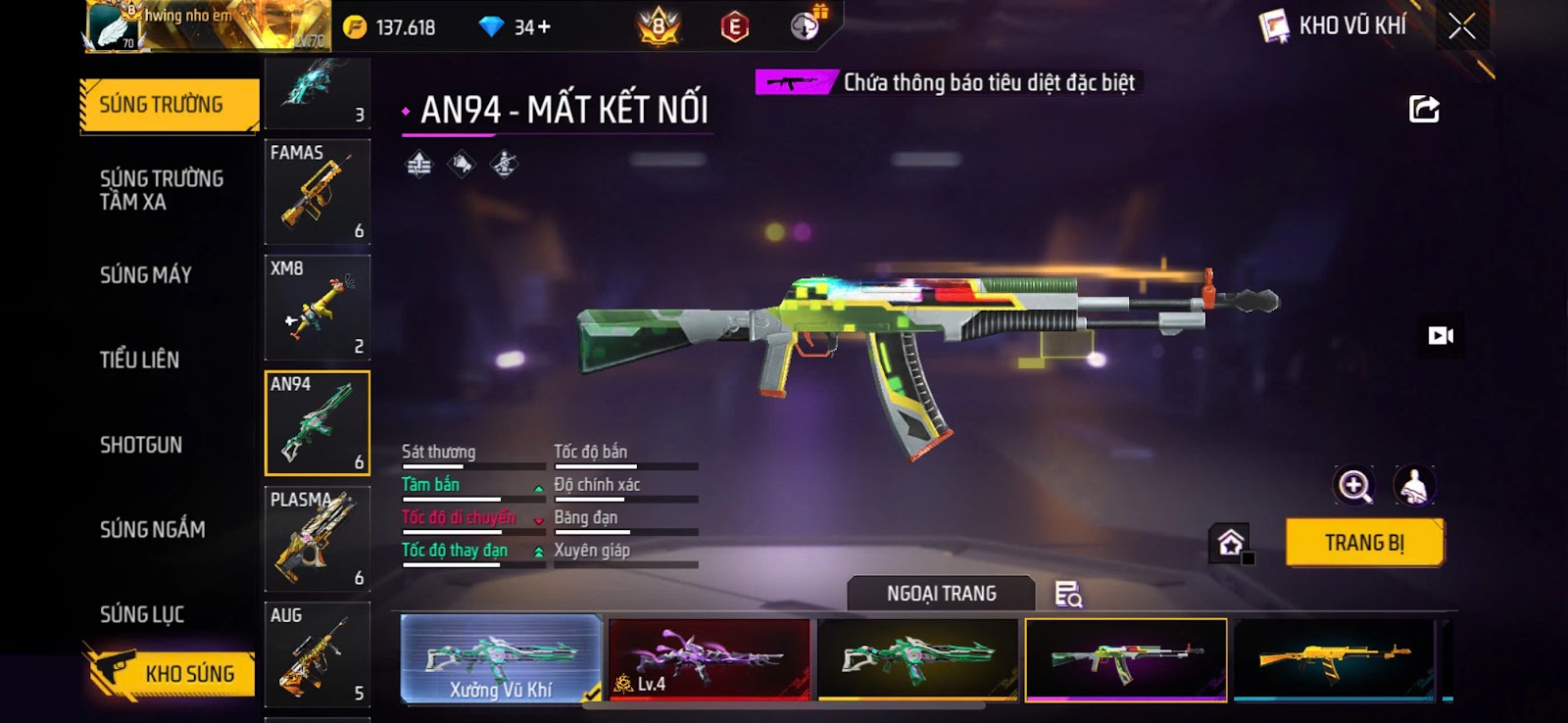This screenshot has height=723, width=1568.
Task: Pick the XM8 weapon tile
Action: point(317,307)
